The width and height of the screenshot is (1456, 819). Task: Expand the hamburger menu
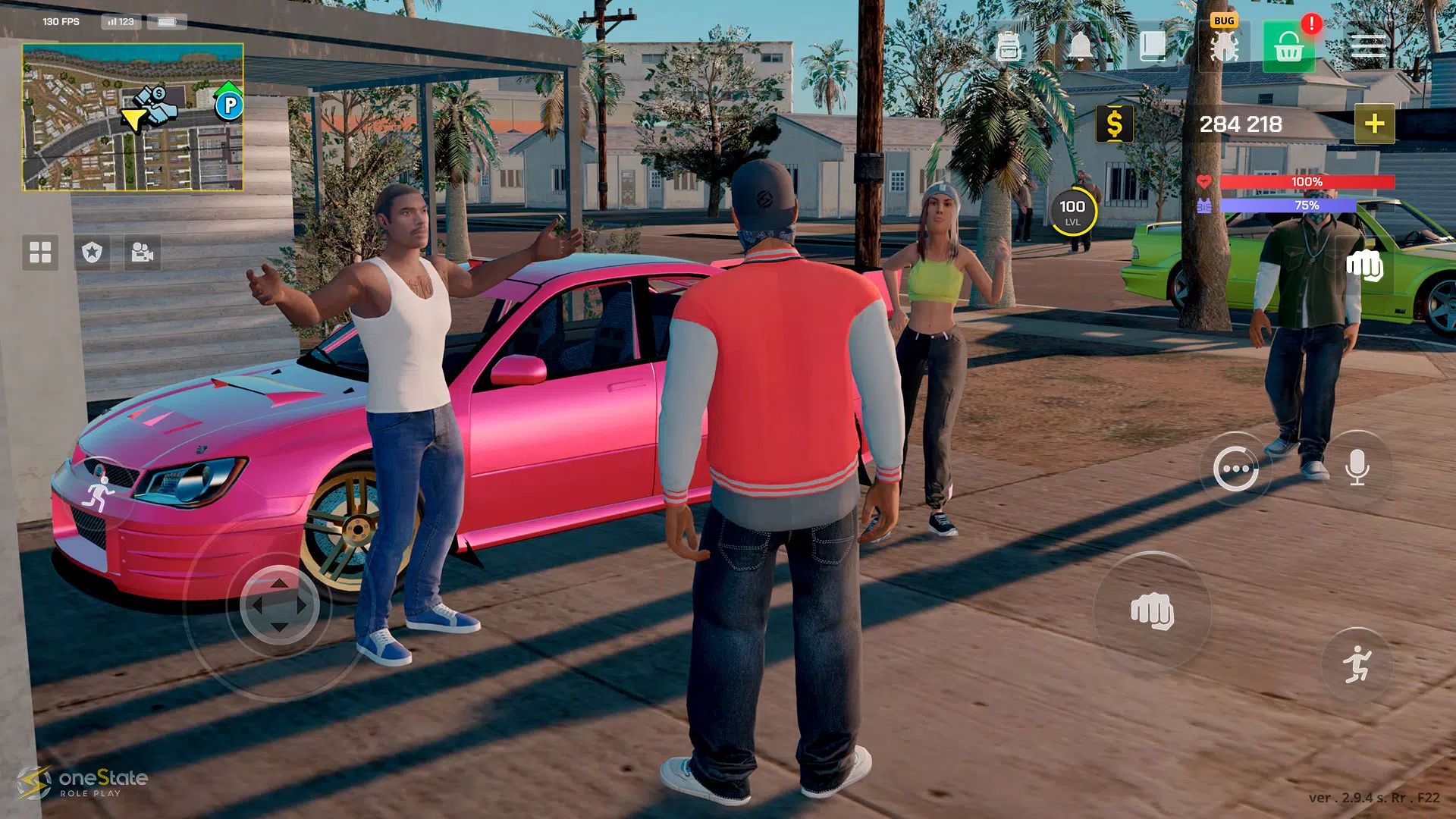tap(1370, 47)
